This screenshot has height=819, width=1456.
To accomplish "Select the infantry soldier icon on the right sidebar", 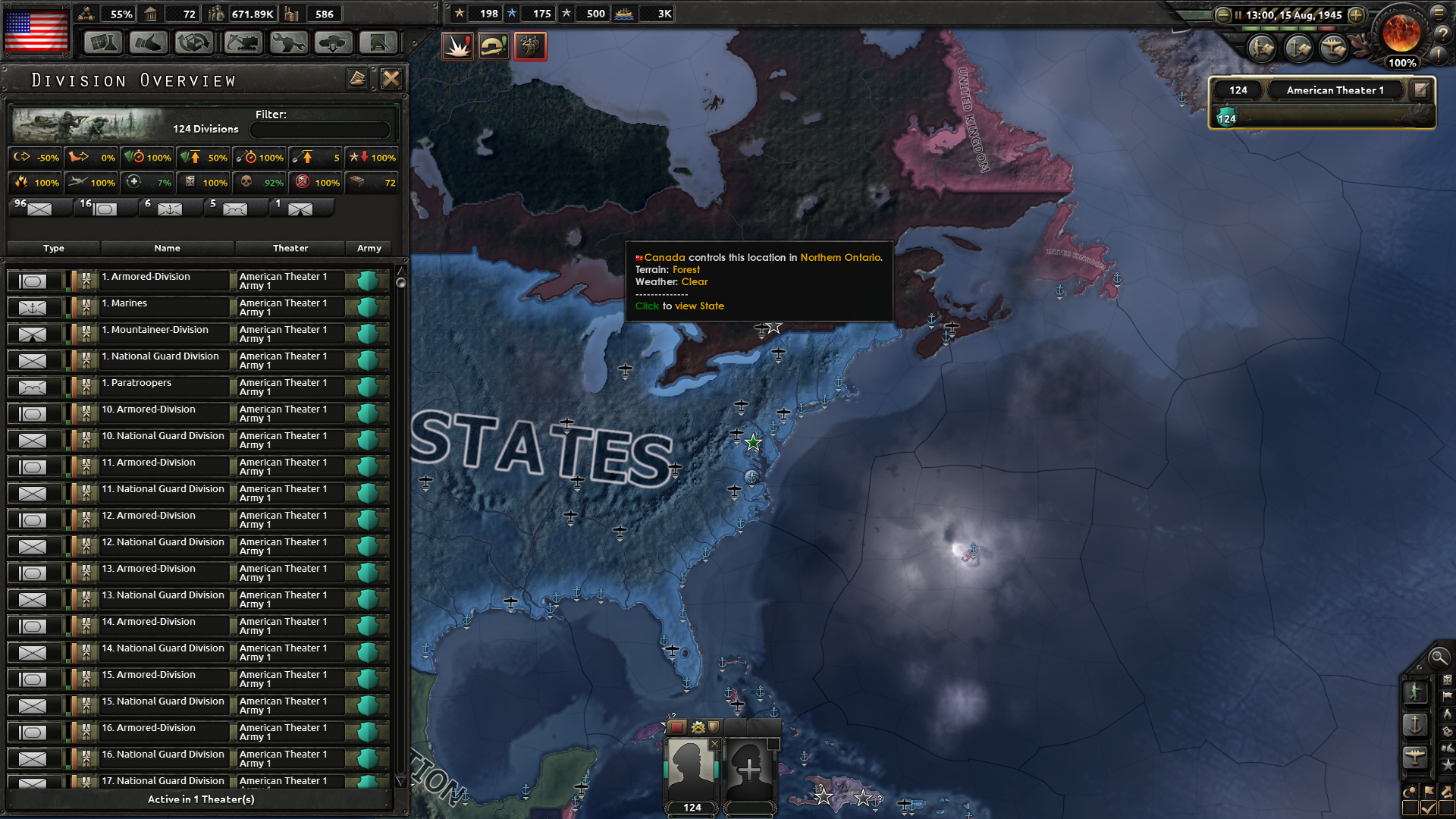I will coord(1416,692).
